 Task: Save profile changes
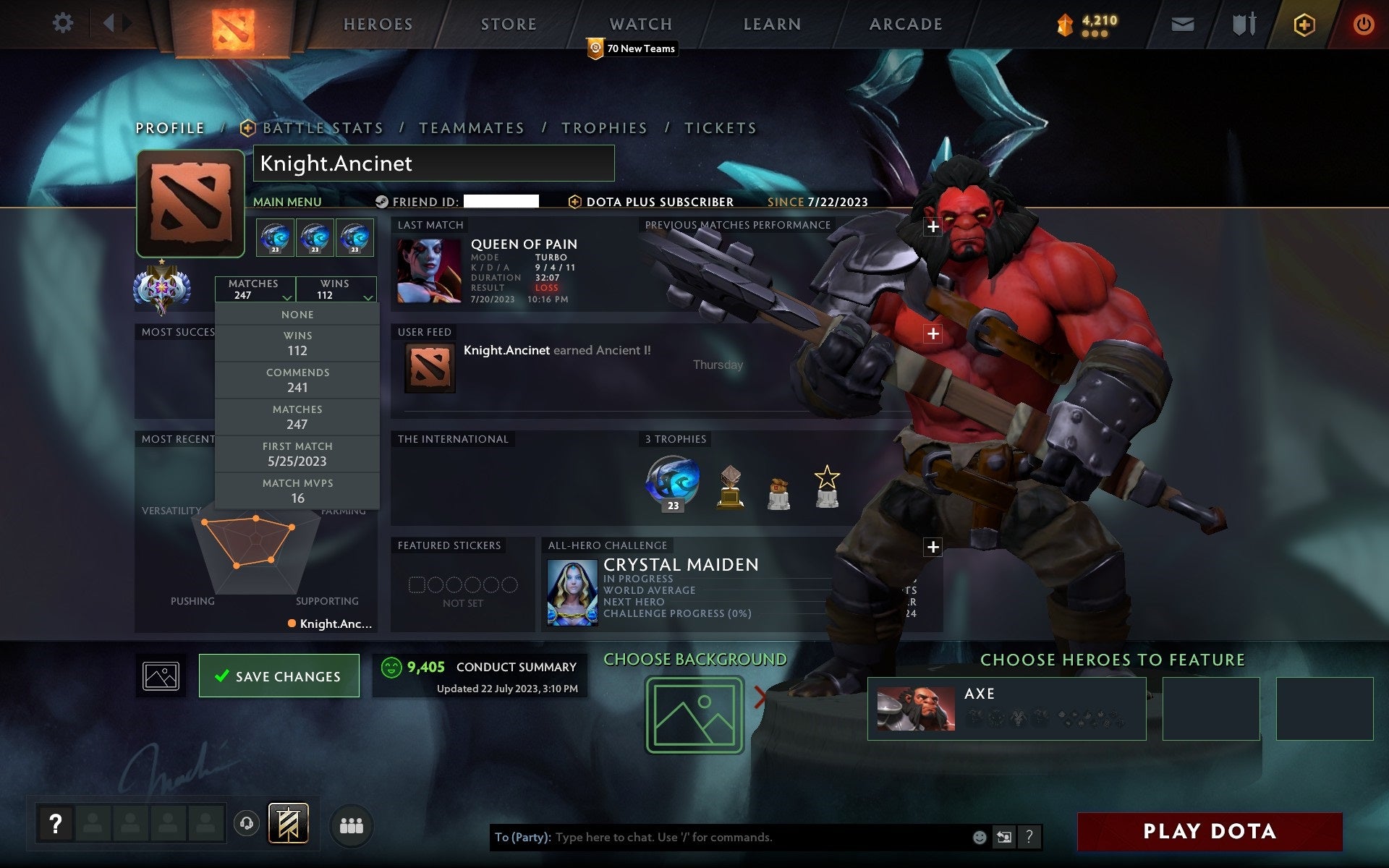tap(279, 676)
